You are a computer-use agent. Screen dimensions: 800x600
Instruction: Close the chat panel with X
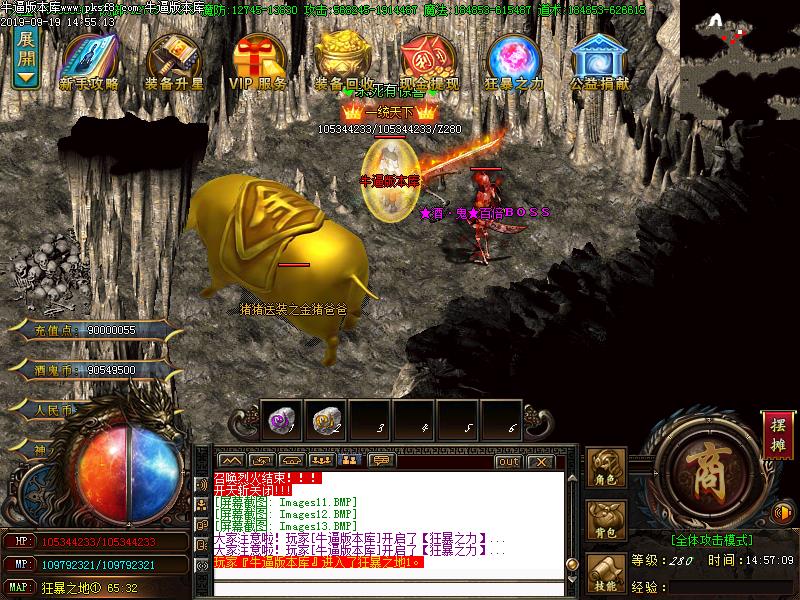pyautogui.click(x=540, y=461)
